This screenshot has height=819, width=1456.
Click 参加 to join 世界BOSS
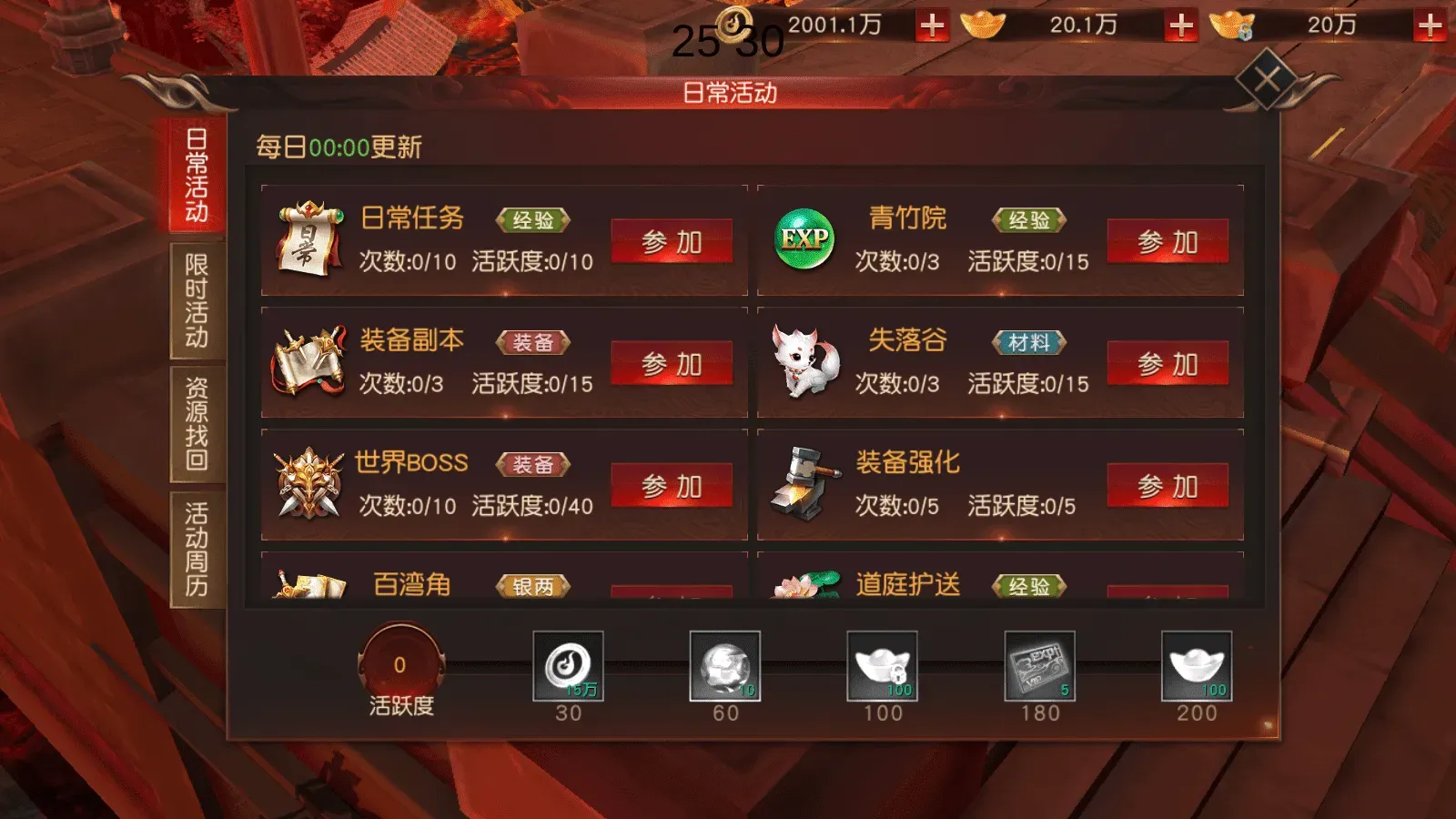point(673,484)
